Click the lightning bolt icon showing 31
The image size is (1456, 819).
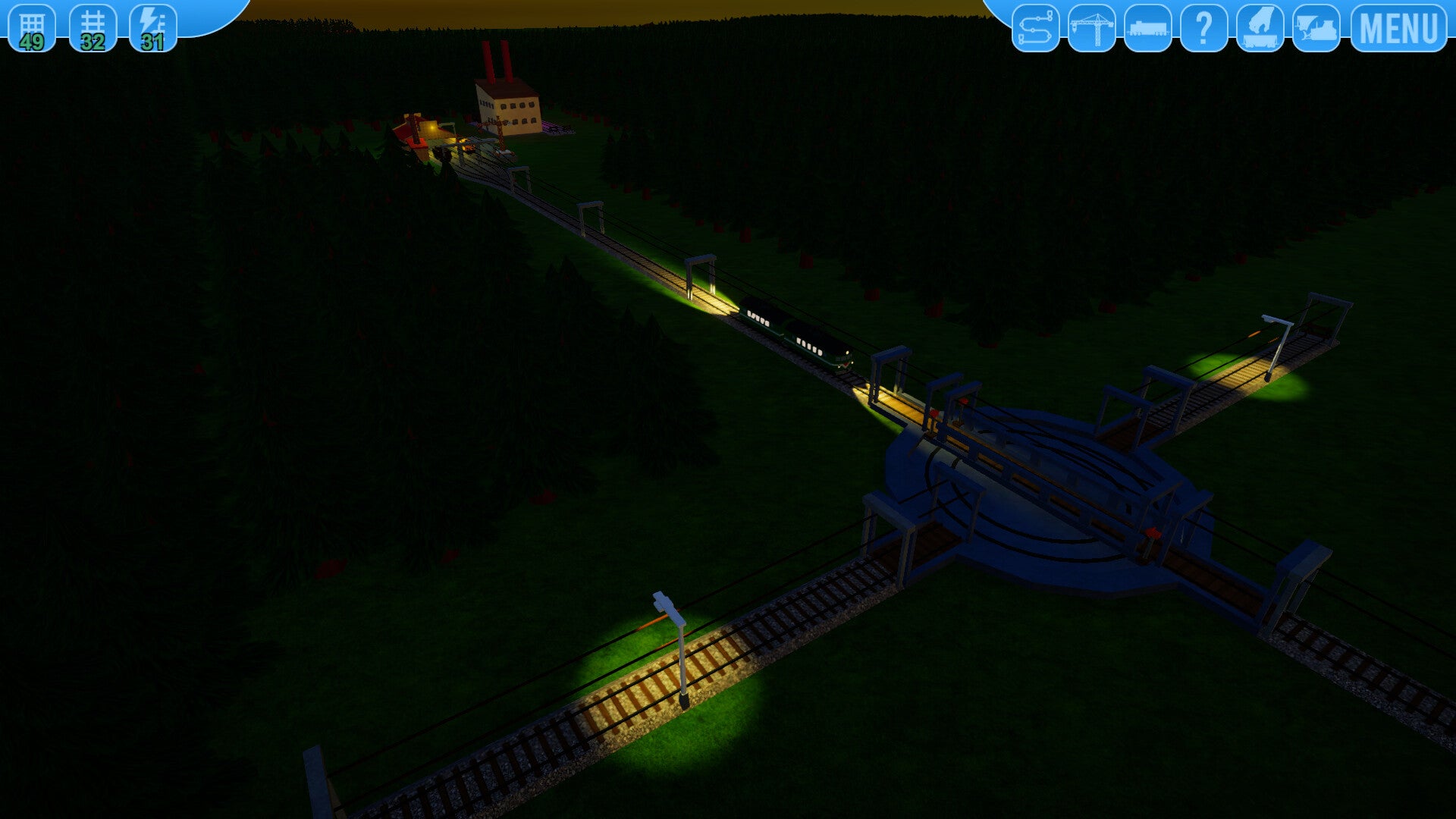153,28
